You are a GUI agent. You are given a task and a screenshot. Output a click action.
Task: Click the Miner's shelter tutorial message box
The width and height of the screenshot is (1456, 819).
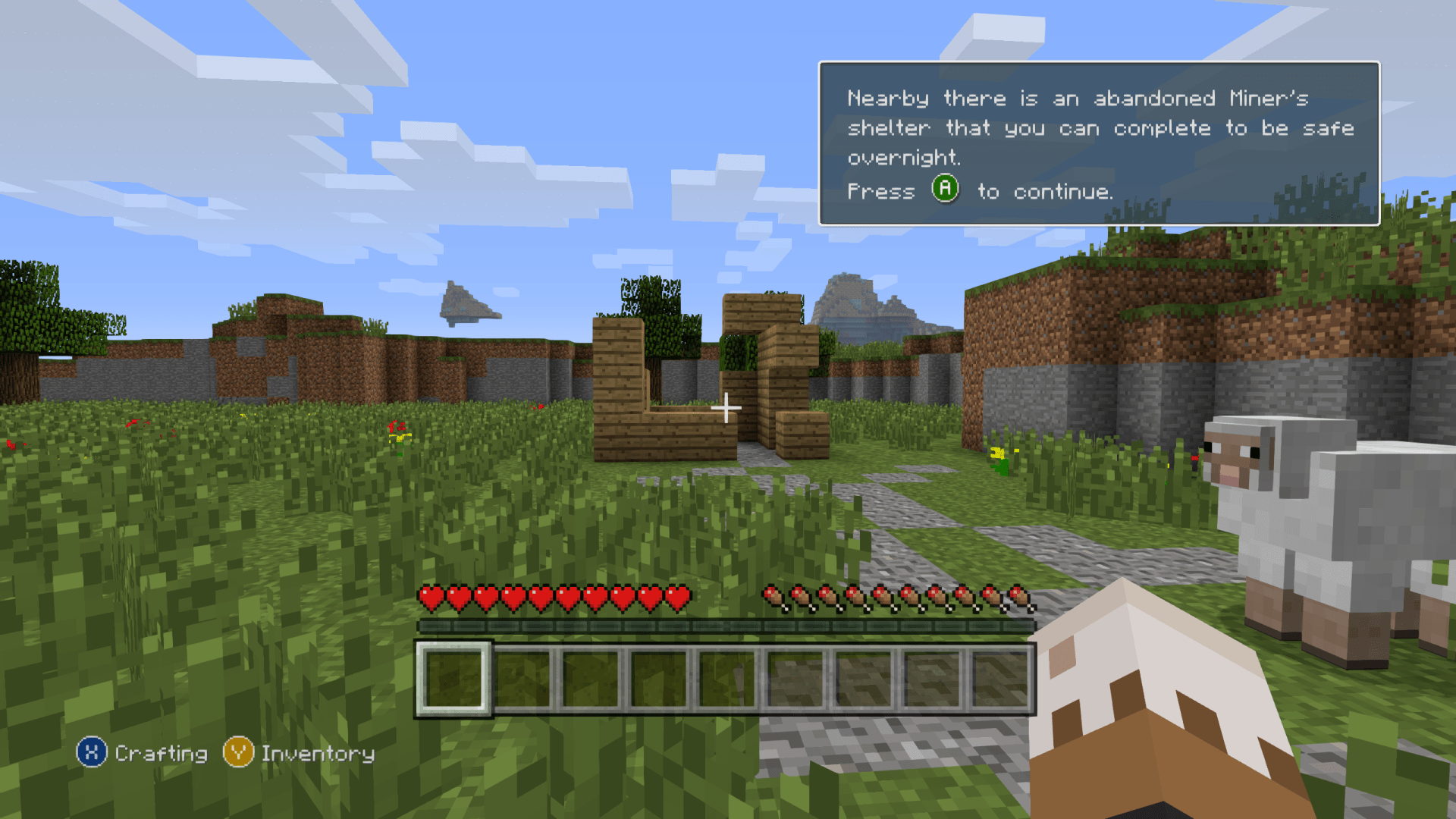[1098, 143]
